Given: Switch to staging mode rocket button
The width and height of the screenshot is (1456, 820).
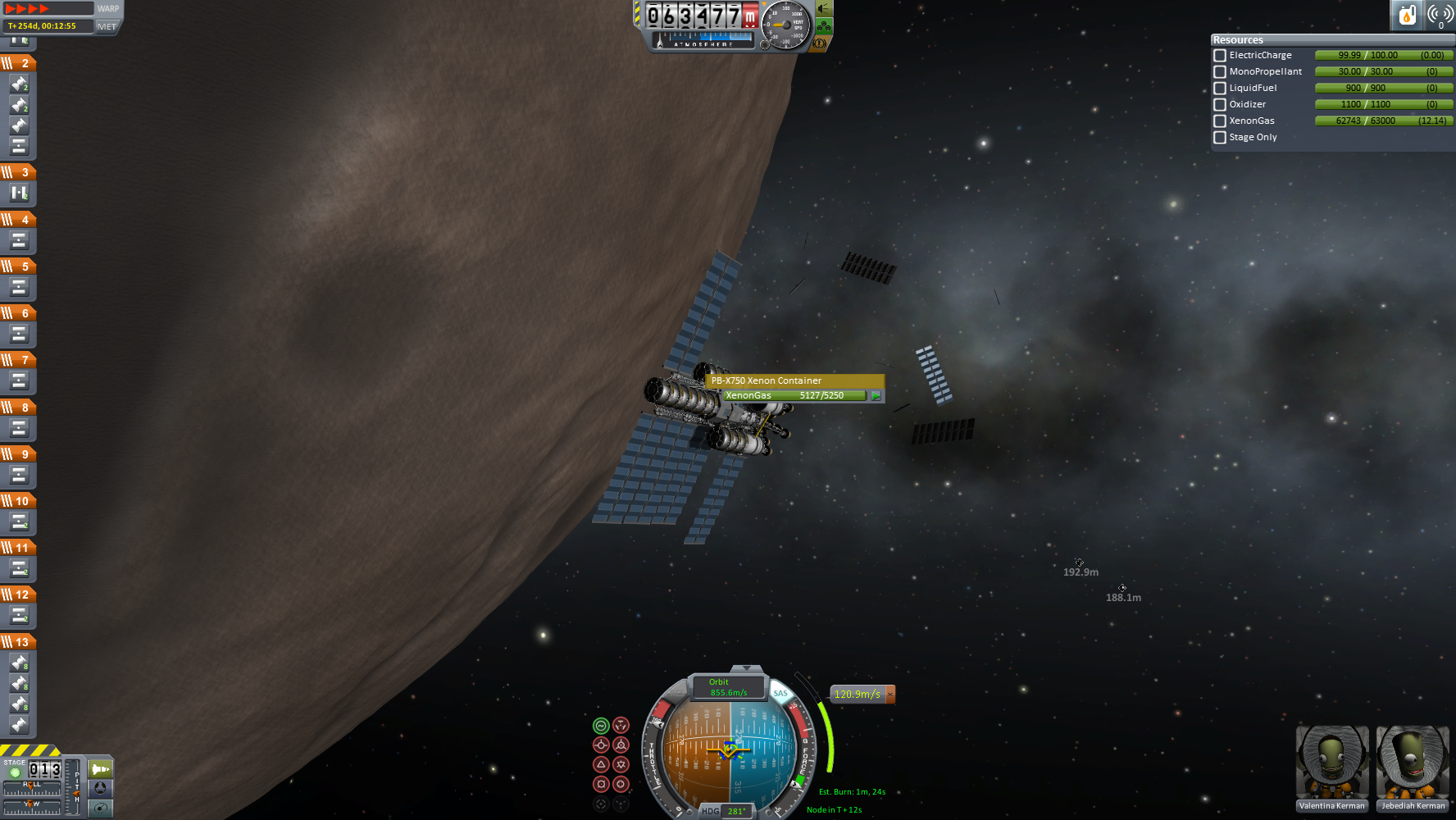Looking at the screenshot, I should [x=100, y=769].
